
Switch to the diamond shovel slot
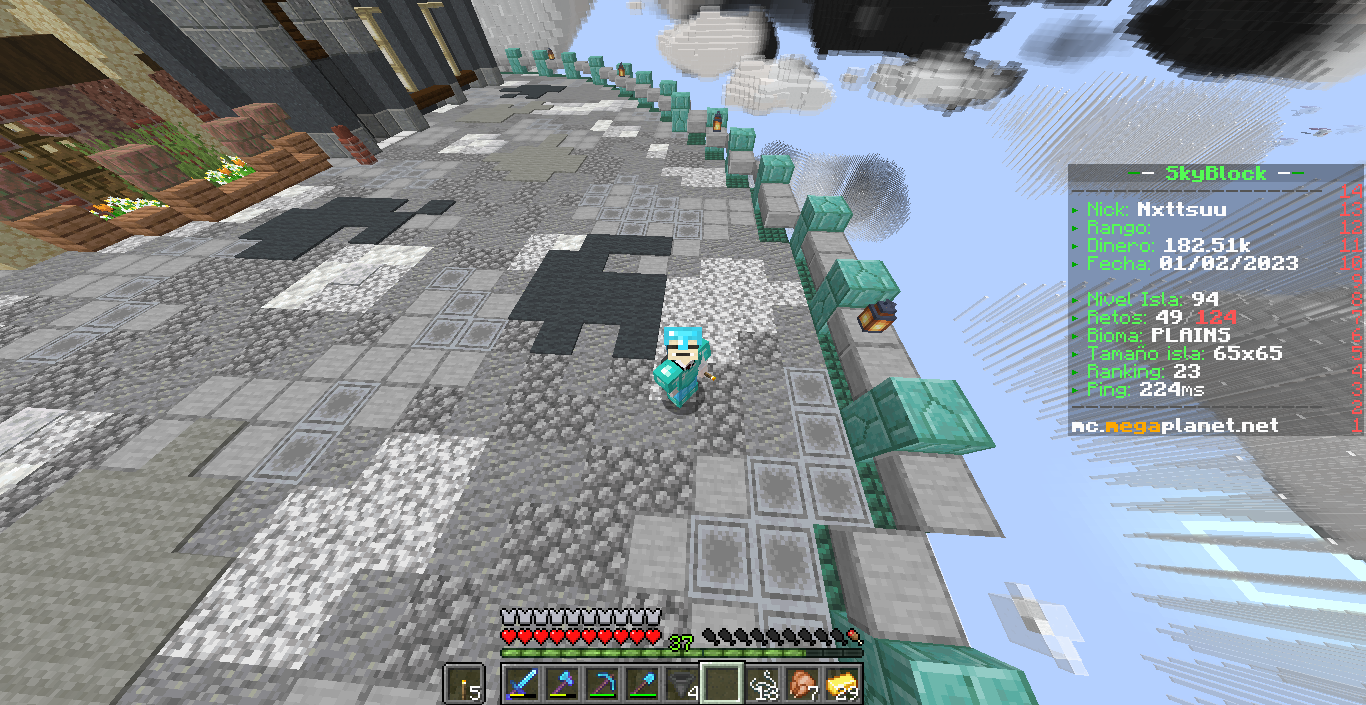coord(642,684)
